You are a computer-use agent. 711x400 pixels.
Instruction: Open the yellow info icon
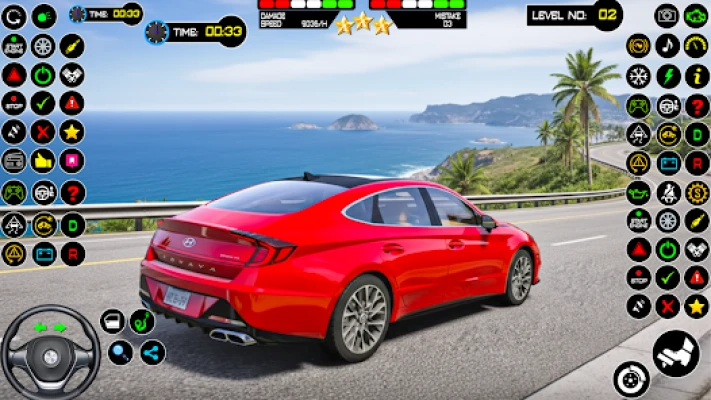pyautogui.click(x=696, y=75)
